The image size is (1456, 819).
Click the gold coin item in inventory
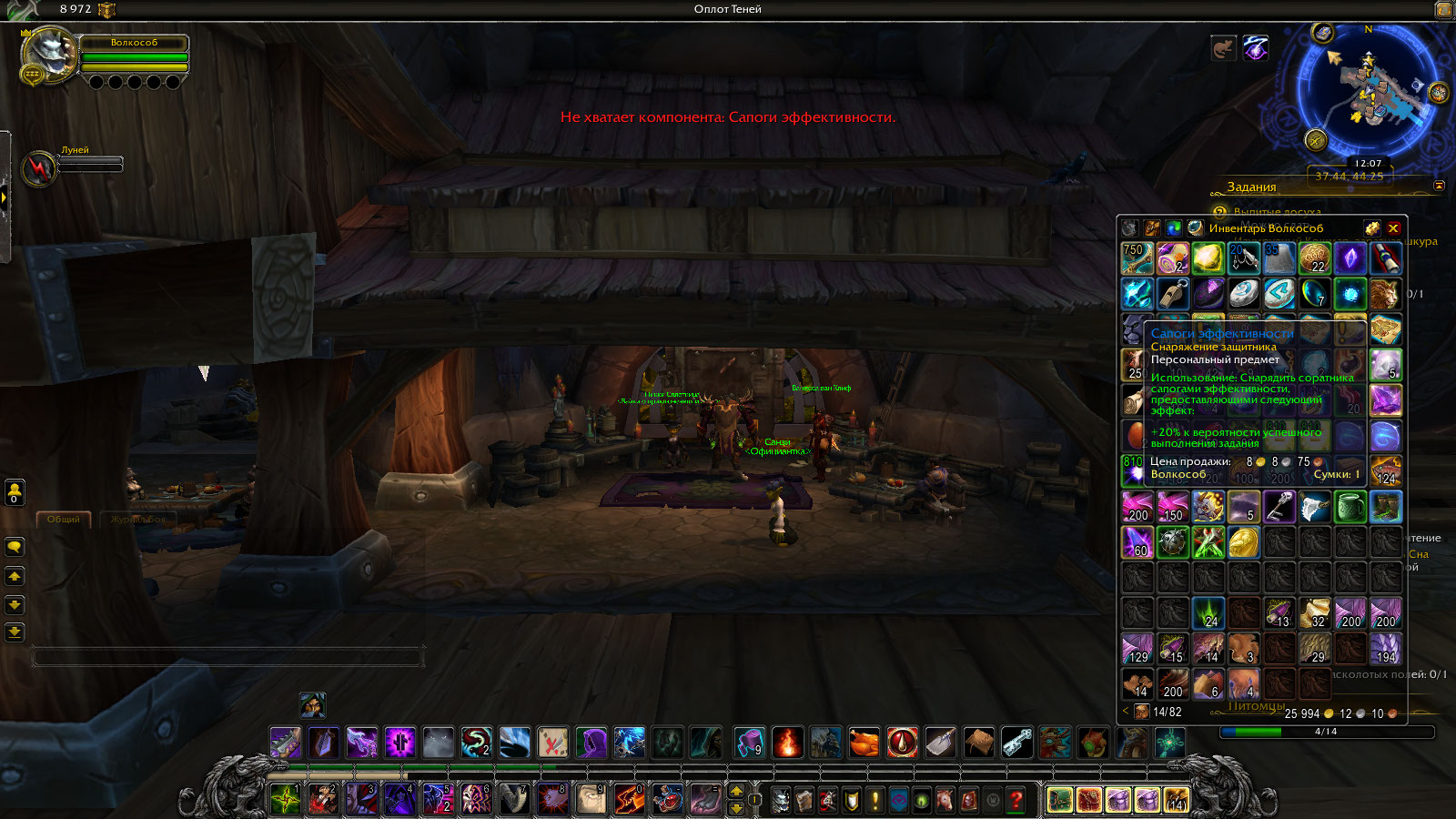[1244, 542]
